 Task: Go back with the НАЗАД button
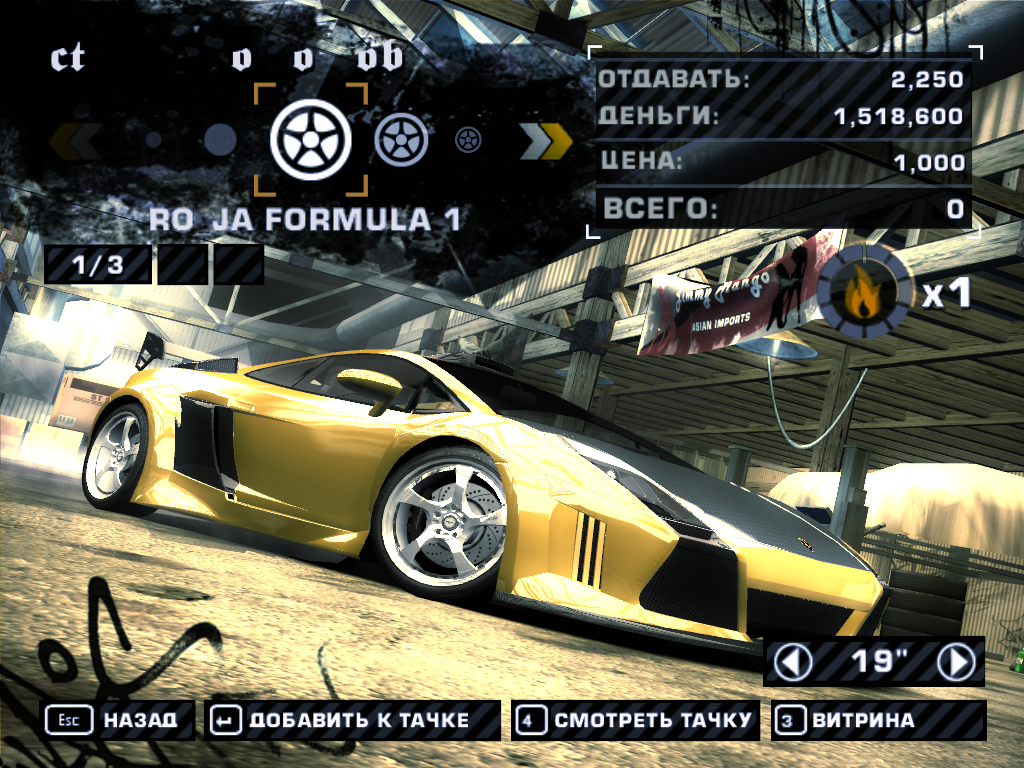click(117, 720)
